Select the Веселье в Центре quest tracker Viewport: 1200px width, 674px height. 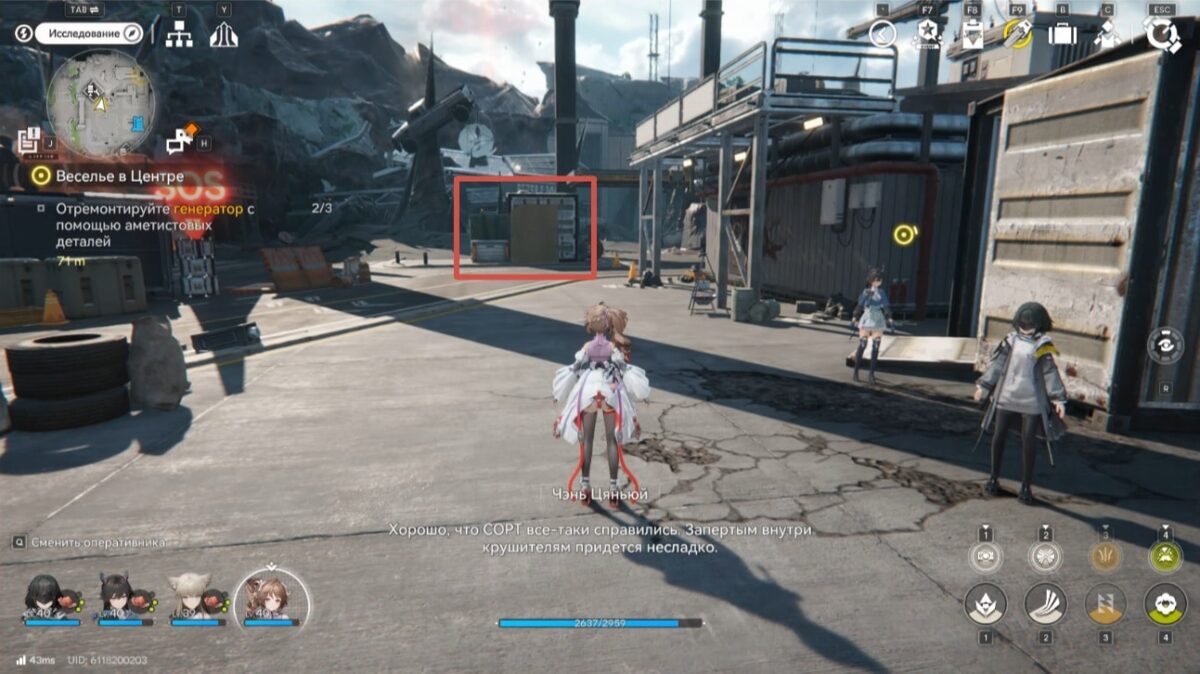(x=119, y=176)
